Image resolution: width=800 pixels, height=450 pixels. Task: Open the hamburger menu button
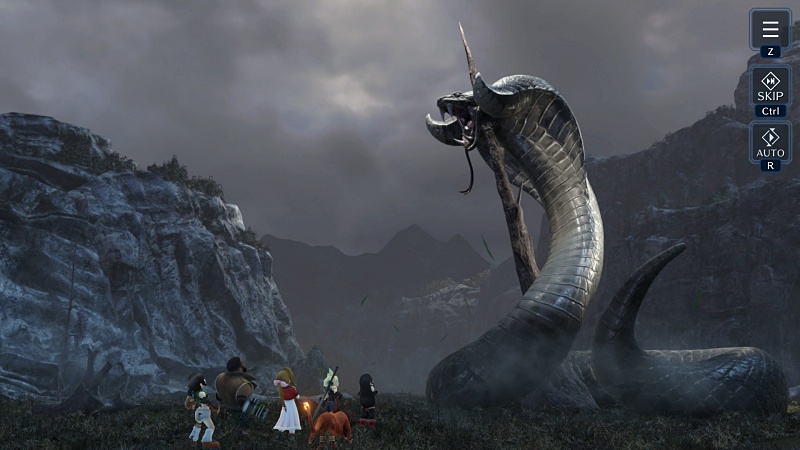click(x=770, y=29)
